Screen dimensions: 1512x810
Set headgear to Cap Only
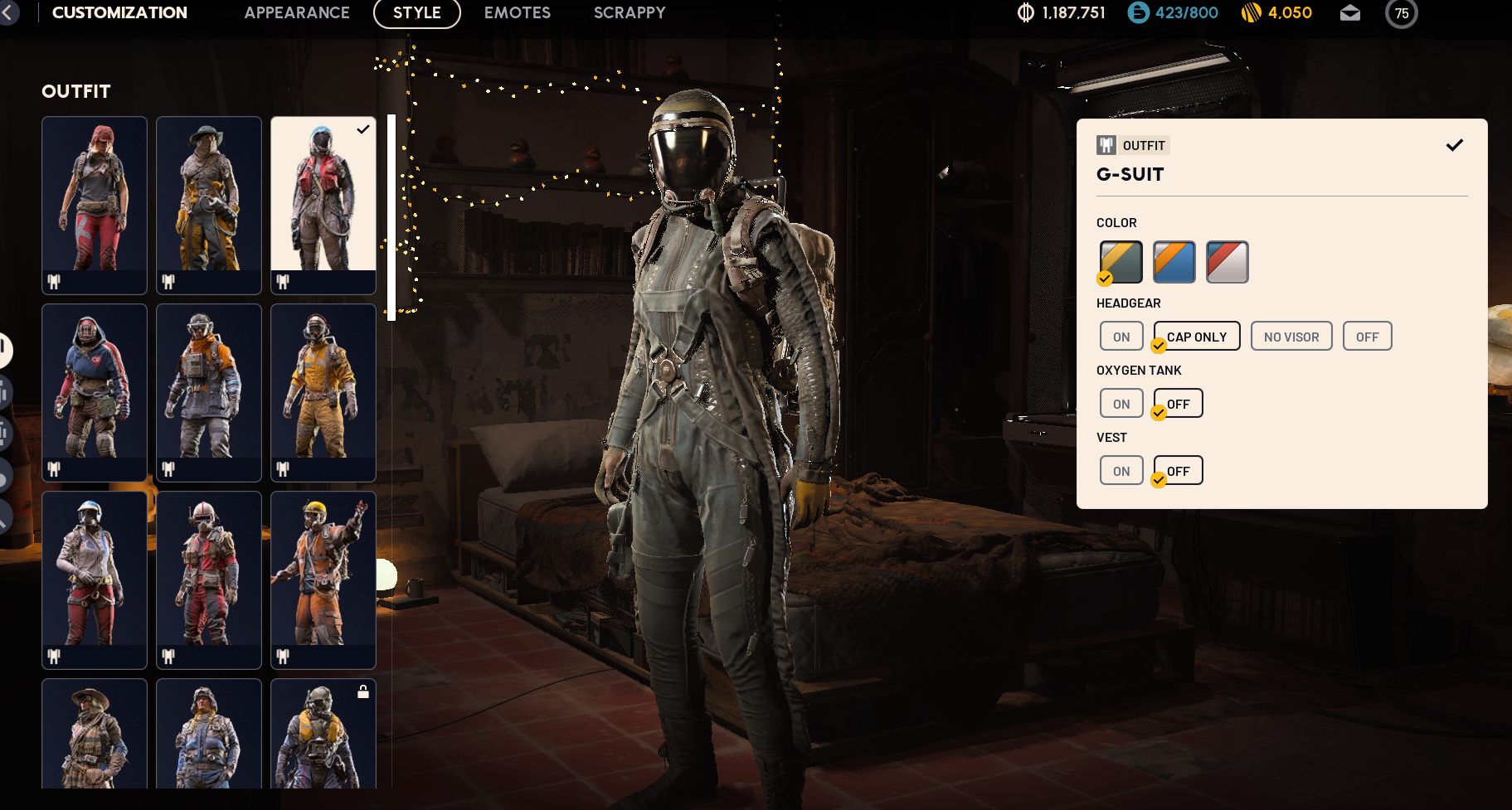coord(1196,337)
